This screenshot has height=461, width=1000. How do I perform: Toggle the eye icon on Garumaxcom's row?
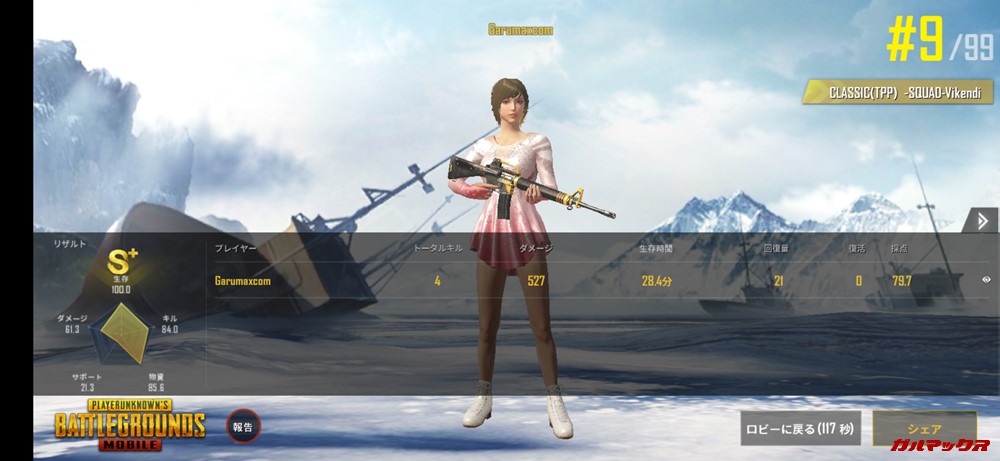(x=985, y=280)
